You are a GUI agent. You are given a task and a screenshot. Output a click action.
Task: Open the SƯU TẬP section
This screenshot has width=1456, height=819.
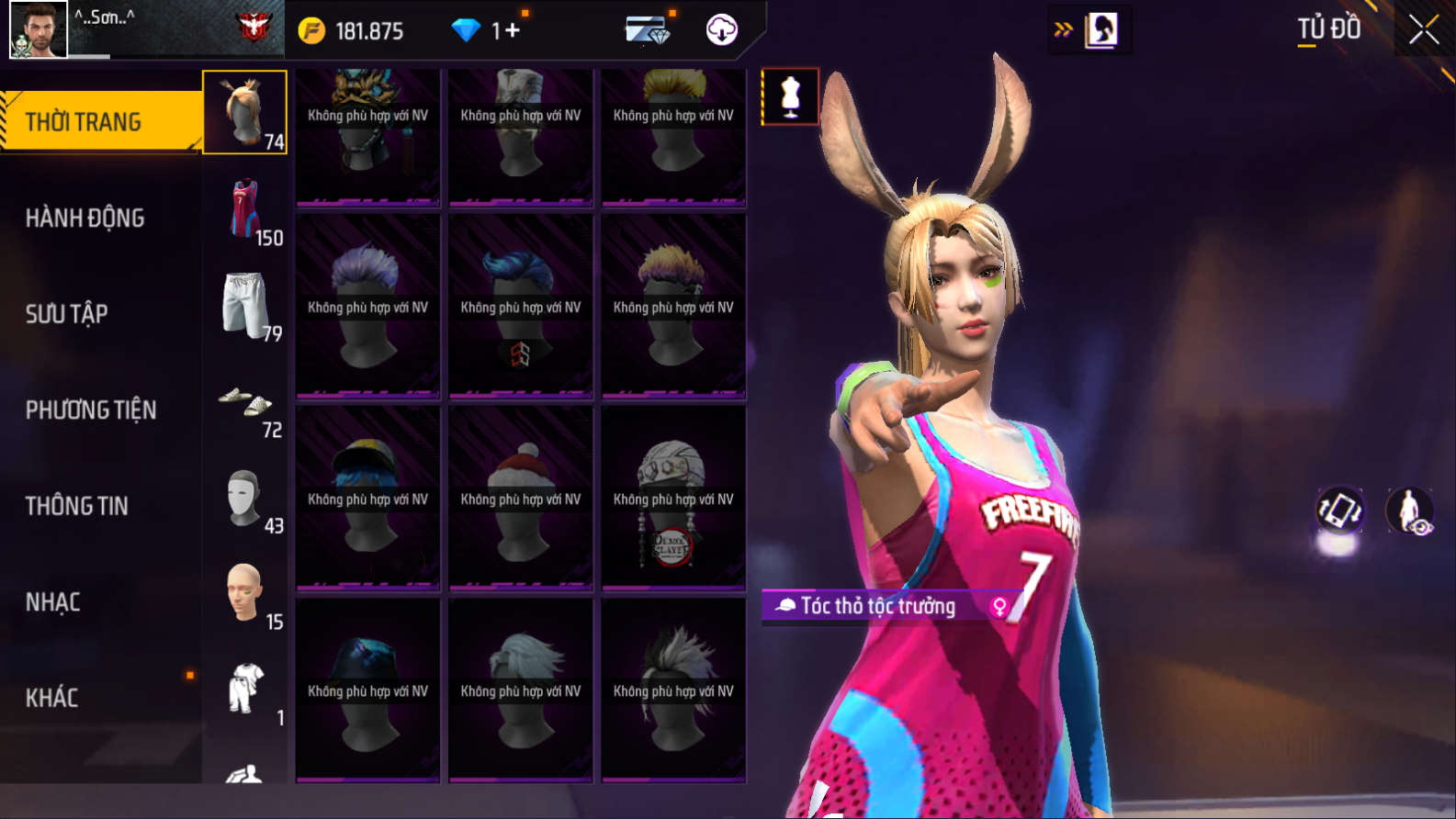(x=67, y=314)
